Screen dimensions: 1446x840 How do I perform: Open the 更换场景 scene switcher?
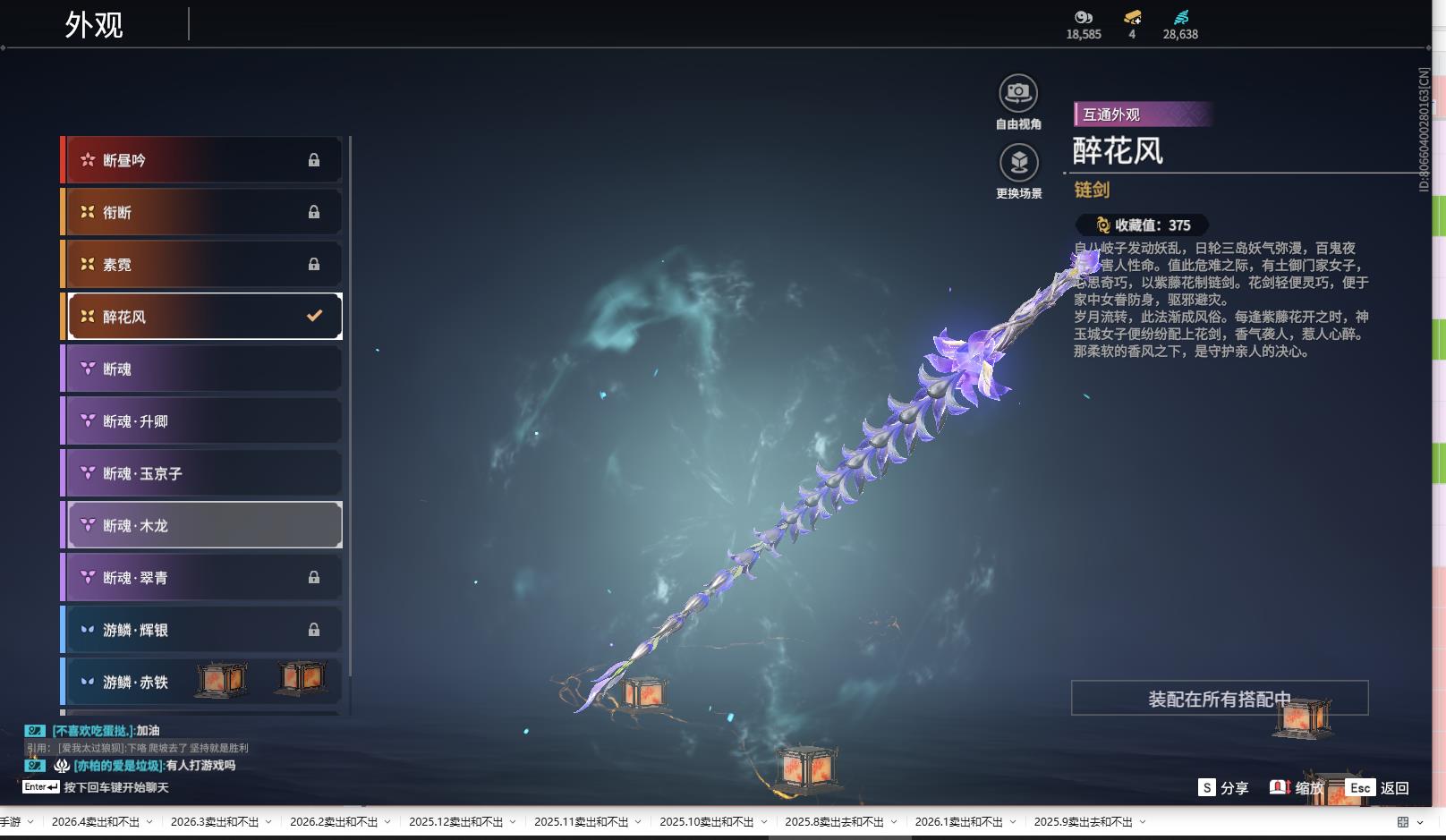coord(1018,163)
